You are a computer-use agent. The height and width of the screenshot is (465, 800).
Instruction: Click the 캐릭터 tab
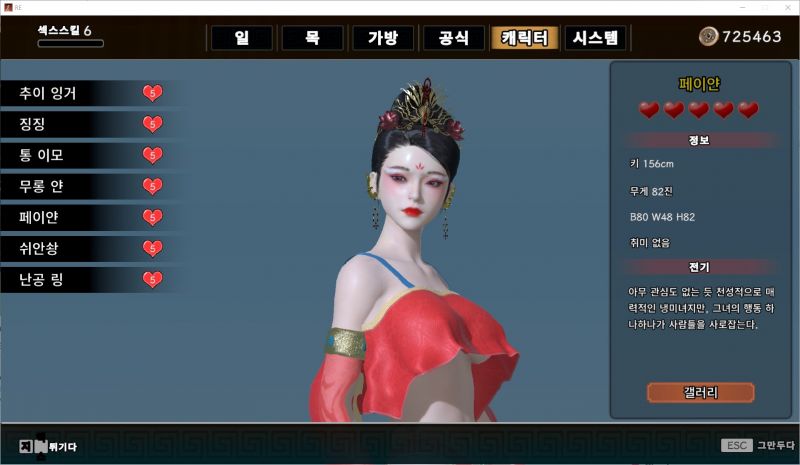click(x=524, y=38)
